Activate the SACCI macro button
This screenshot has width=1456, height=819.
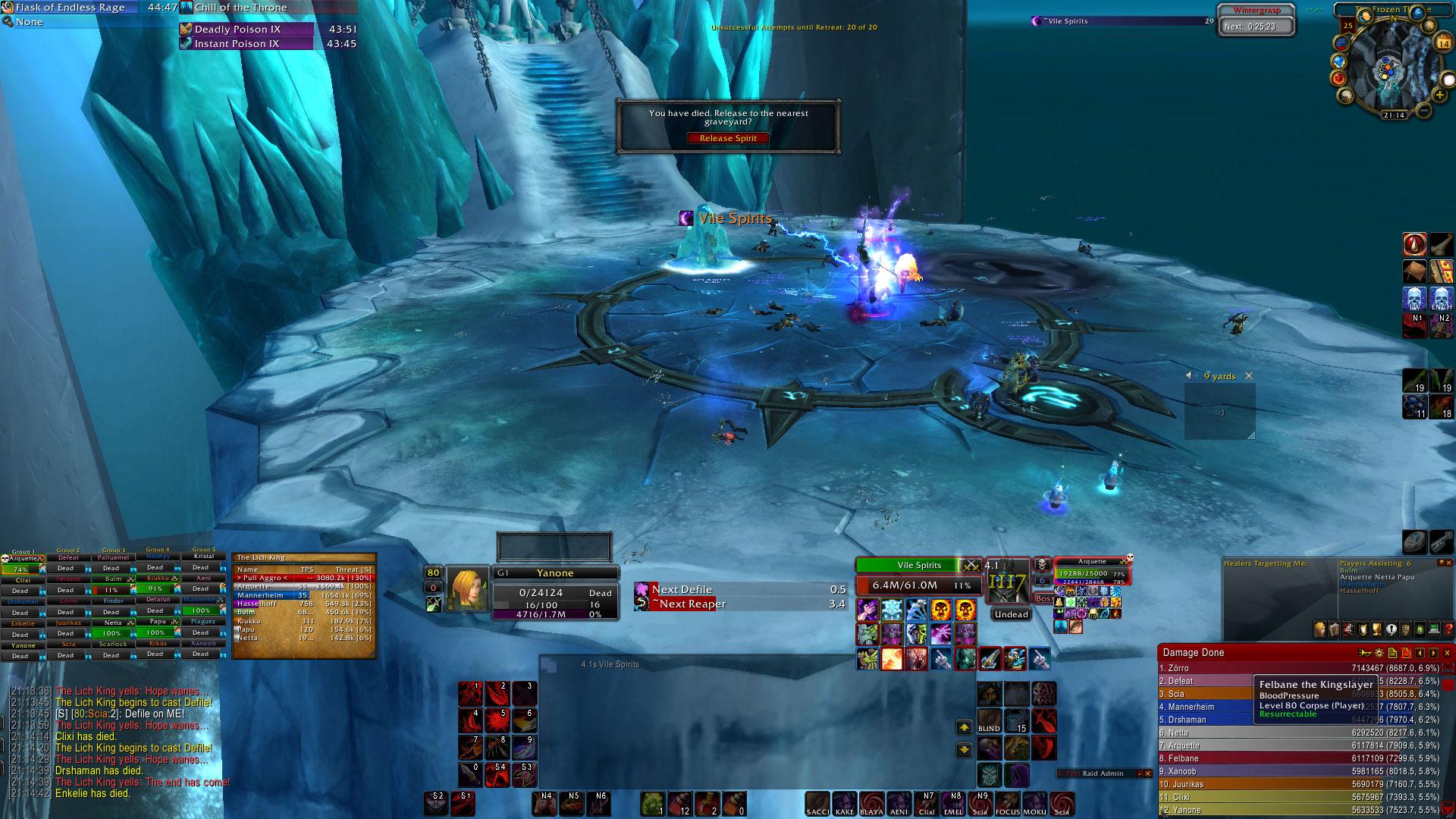817,804
